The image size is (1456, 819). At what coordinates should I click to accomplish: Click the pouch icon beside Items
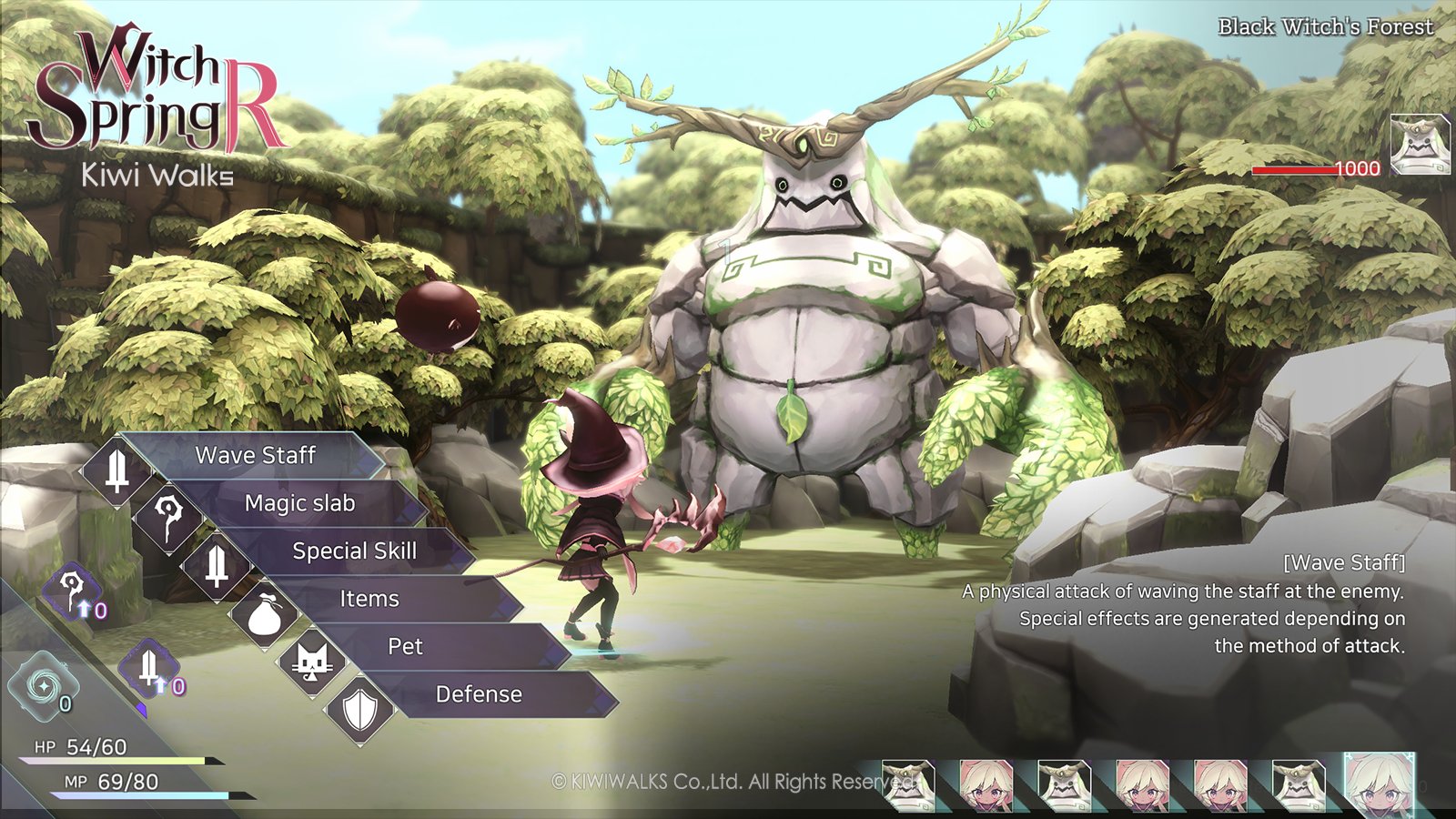(264, 614)
